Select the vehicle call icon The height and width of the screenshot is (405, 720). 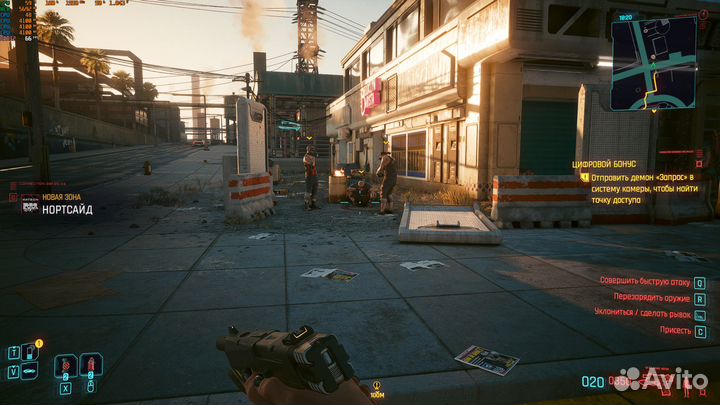point(30,372)
